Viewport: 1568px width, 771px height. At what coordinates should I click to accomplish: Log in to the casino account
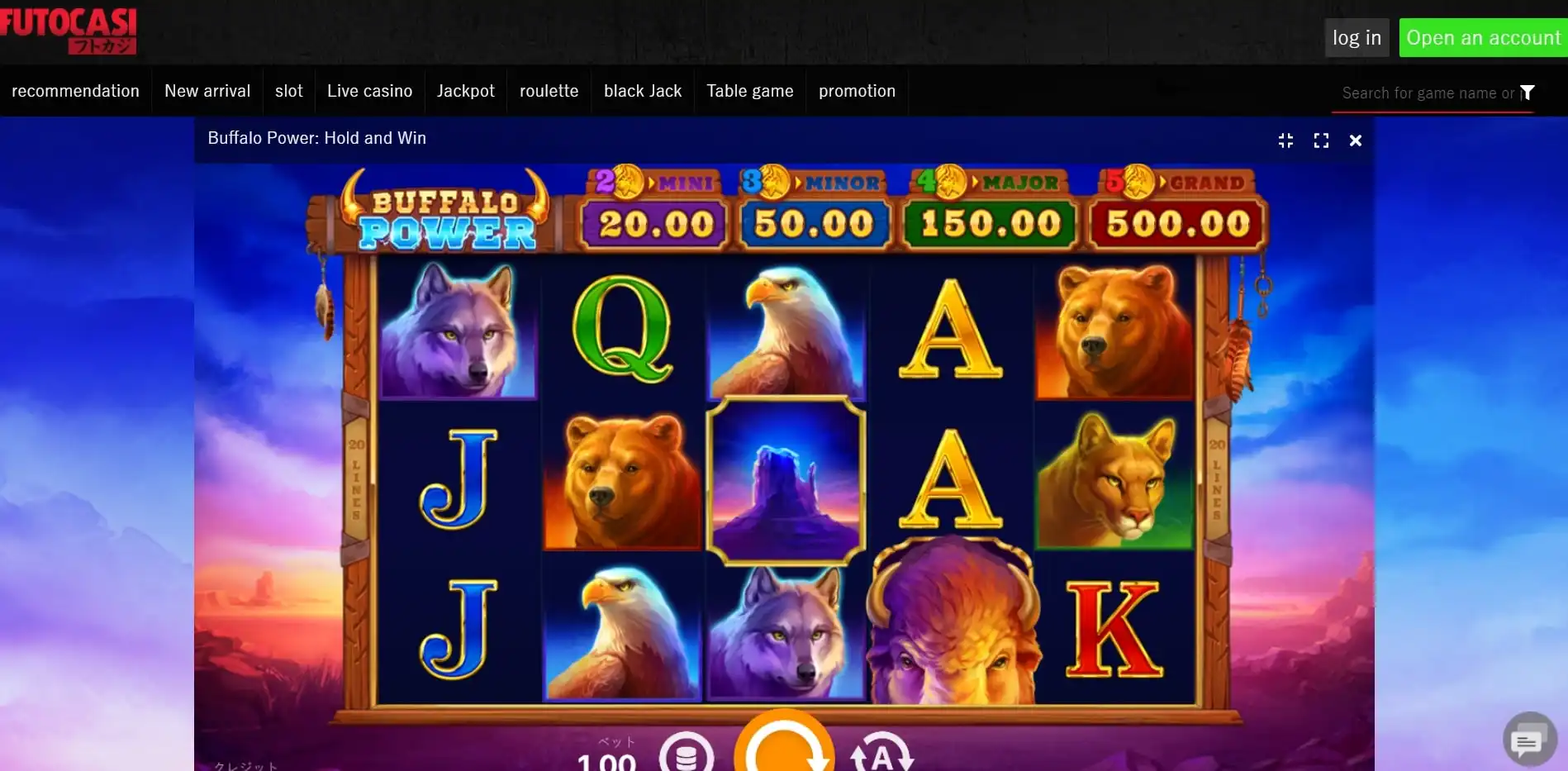click(1357, 38)
